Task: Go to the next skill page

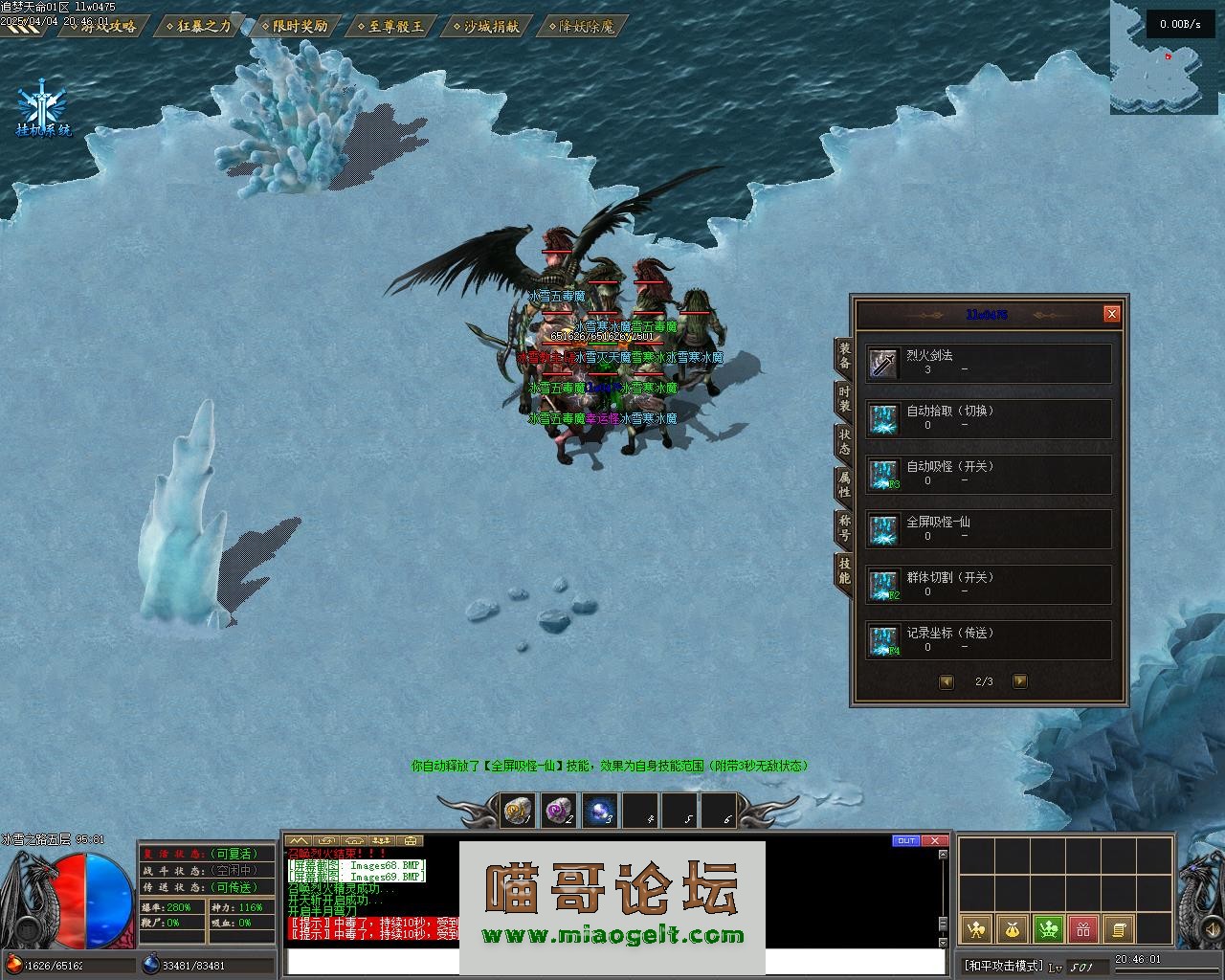Action: click(1019, 681)
